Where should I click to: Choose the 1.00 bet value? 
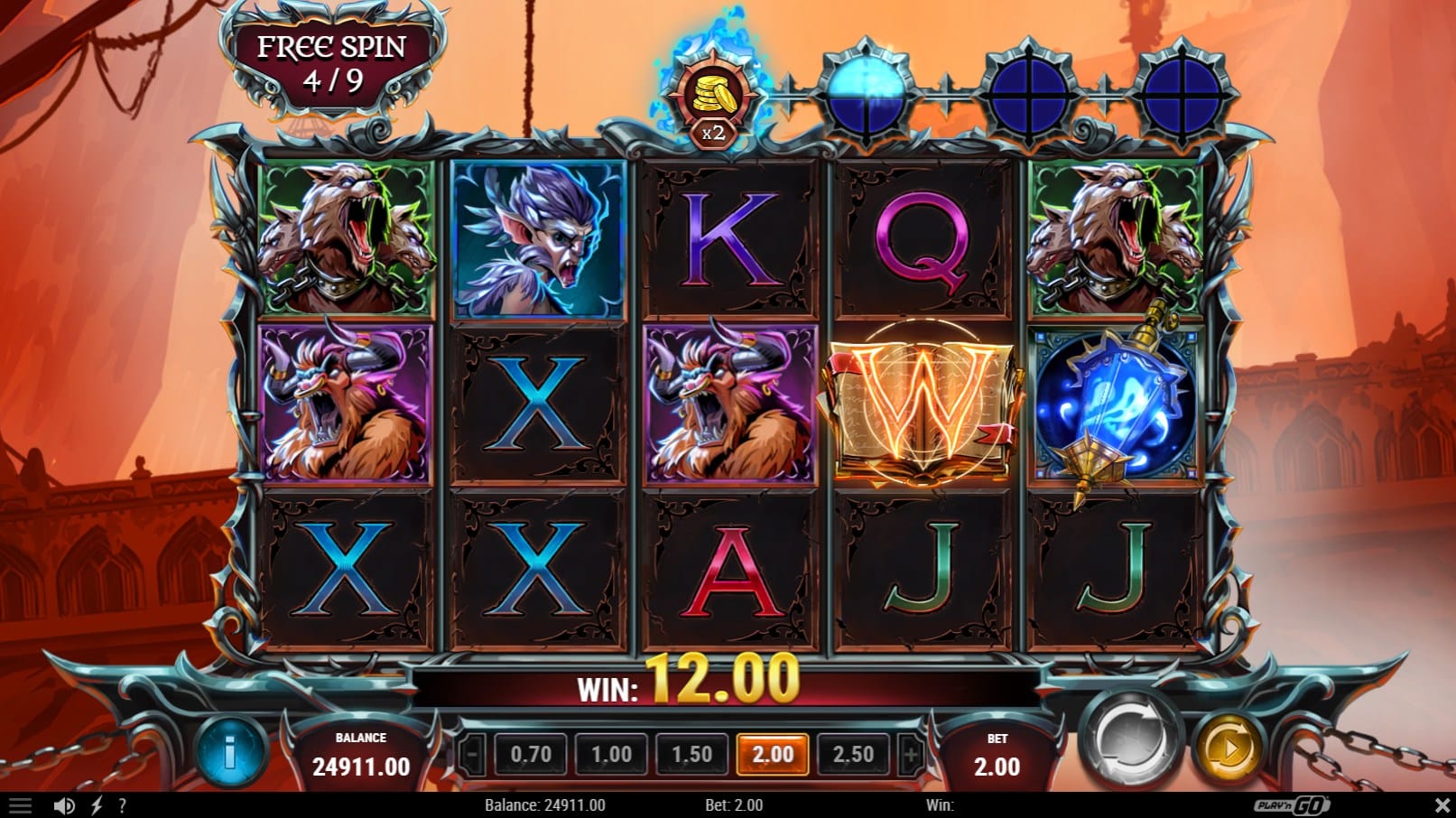[x=611, y=754]
